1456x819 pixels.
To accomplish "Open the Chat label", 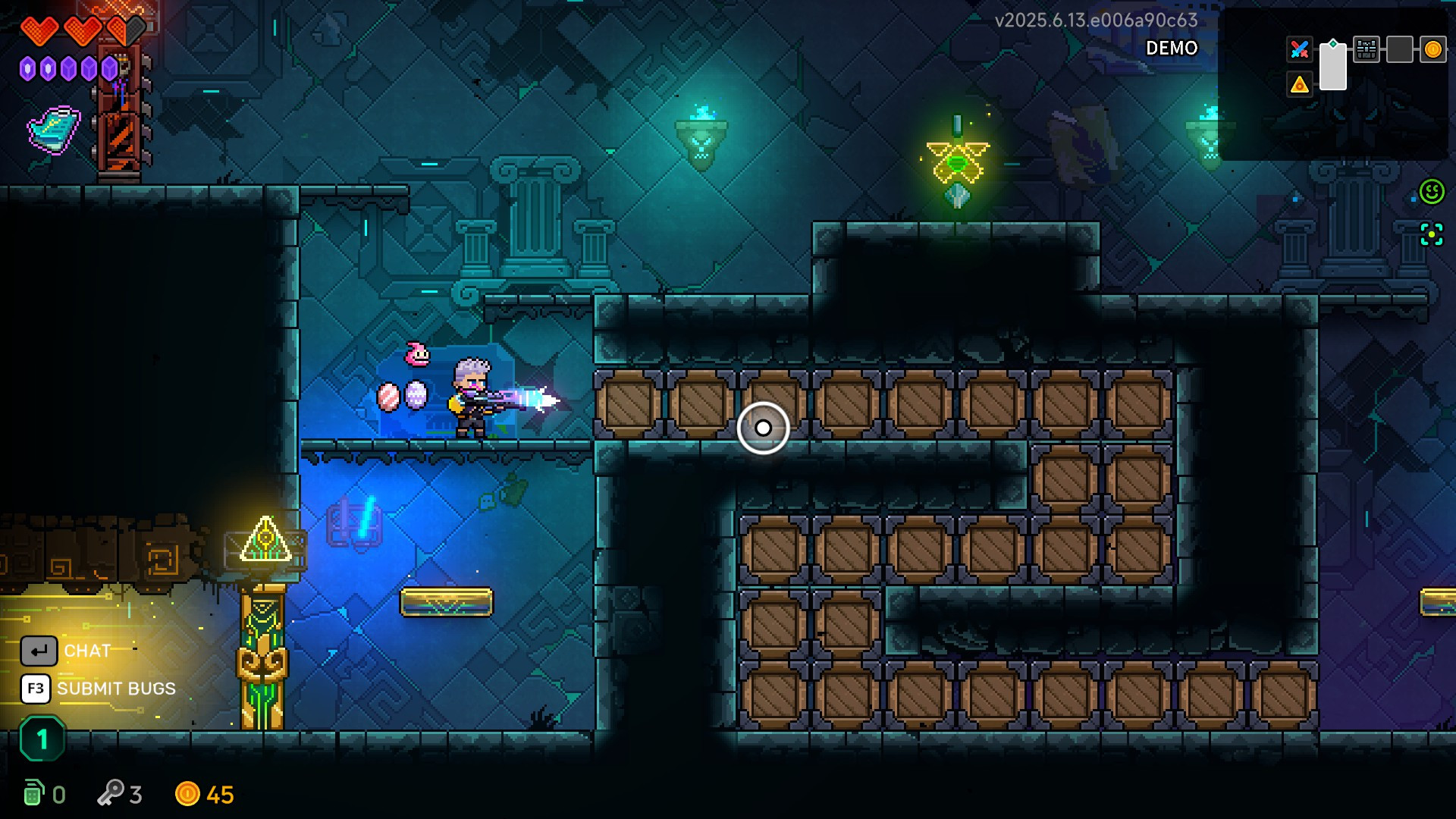I will (x=87, y=651).
